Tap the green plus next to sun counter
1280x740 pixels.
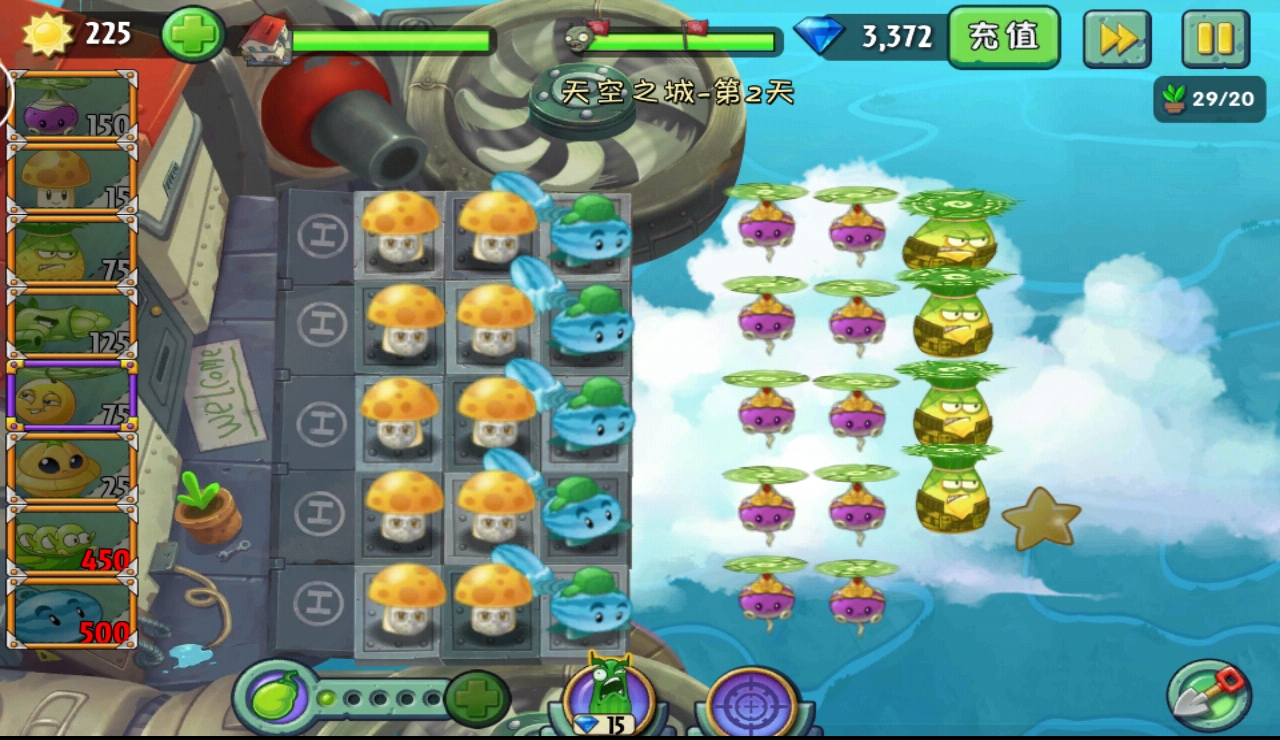tap(192, 35)
